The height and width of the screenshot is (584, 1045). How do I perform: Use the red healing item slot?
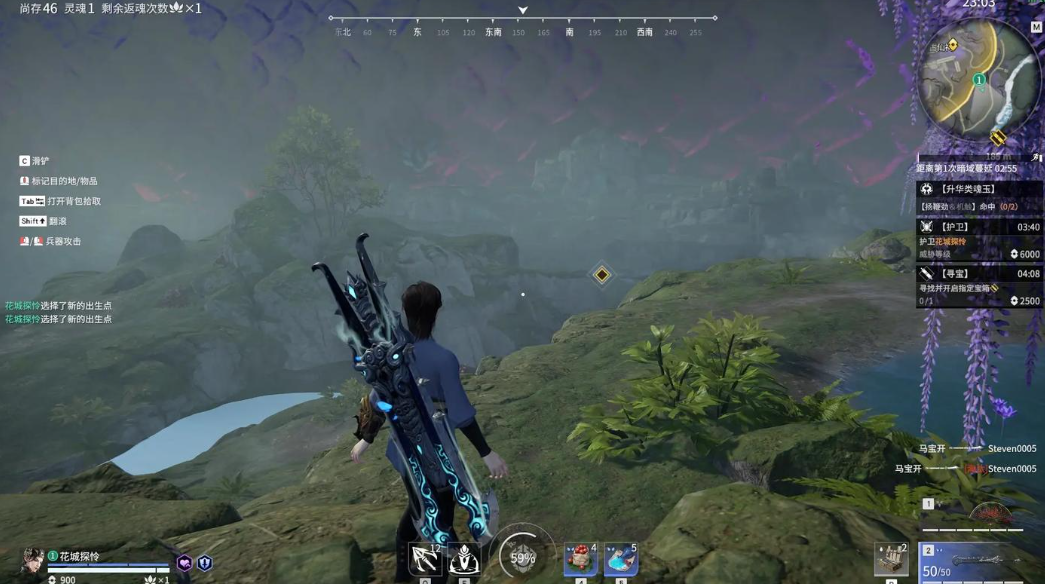[581, 559]
